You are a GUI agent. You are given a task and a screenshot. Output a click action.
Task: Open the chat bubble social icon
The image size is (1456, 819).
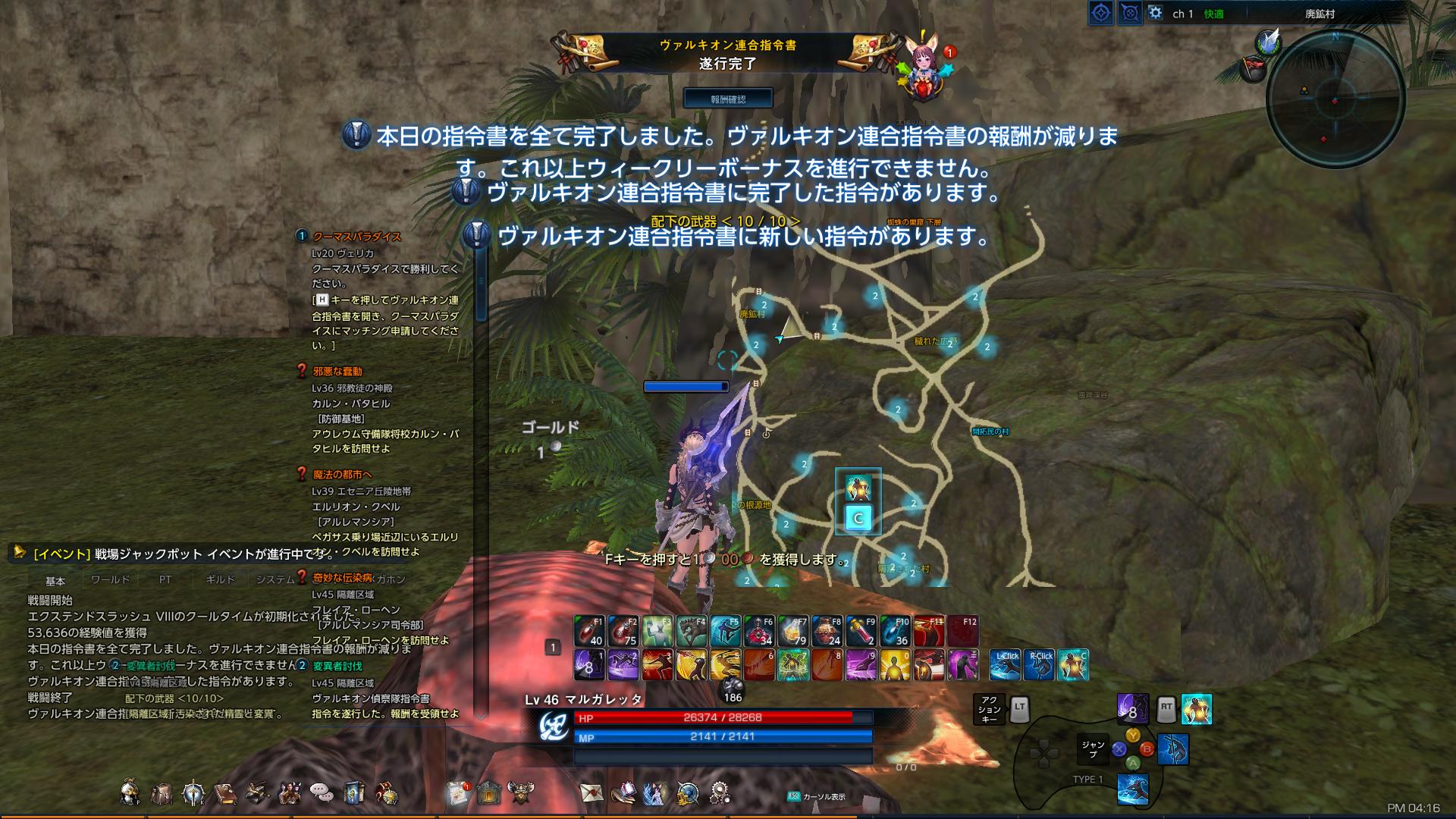click(x=322, y=791)
